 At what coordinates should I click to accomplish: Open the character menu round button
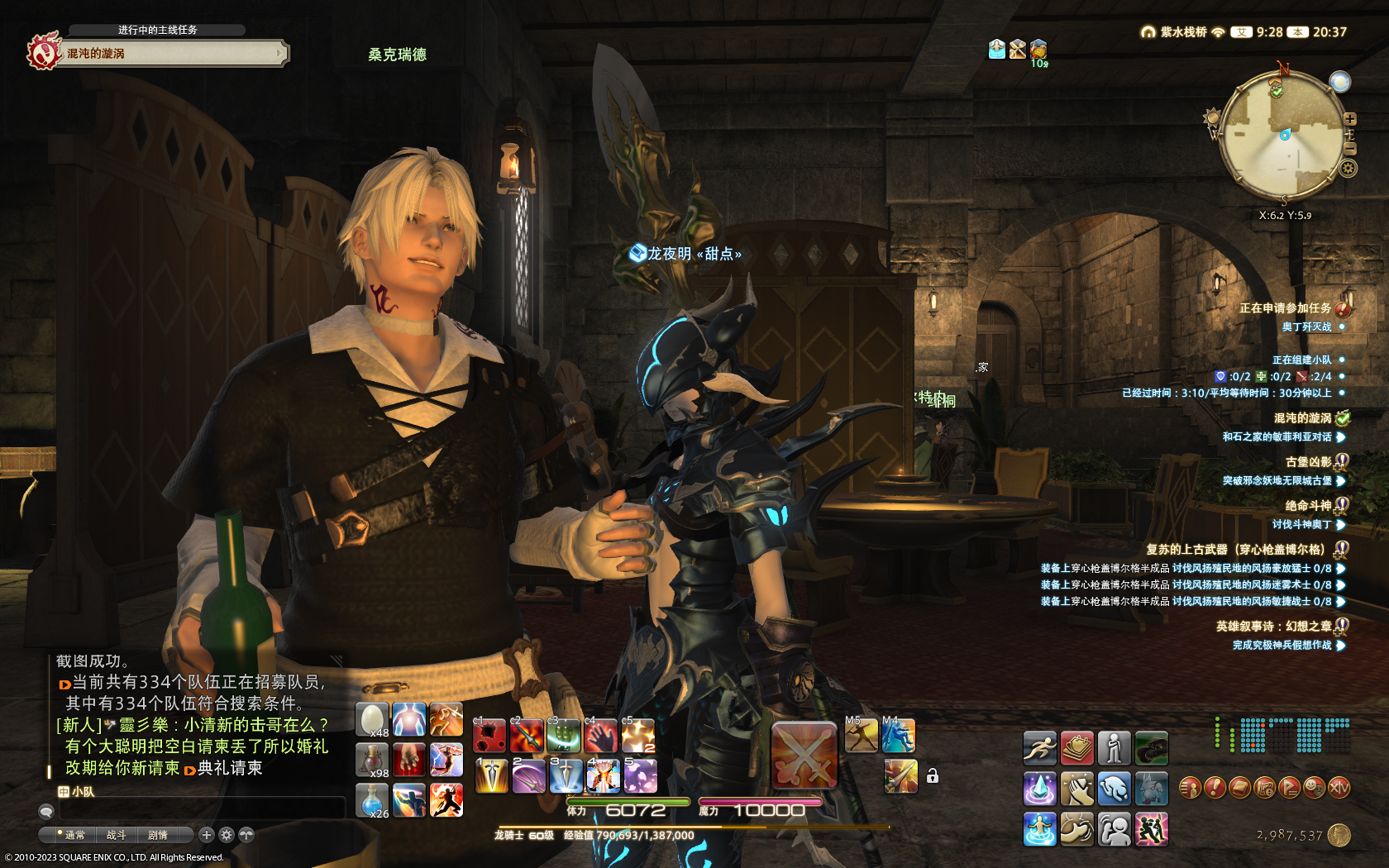tap(1190, 788)
